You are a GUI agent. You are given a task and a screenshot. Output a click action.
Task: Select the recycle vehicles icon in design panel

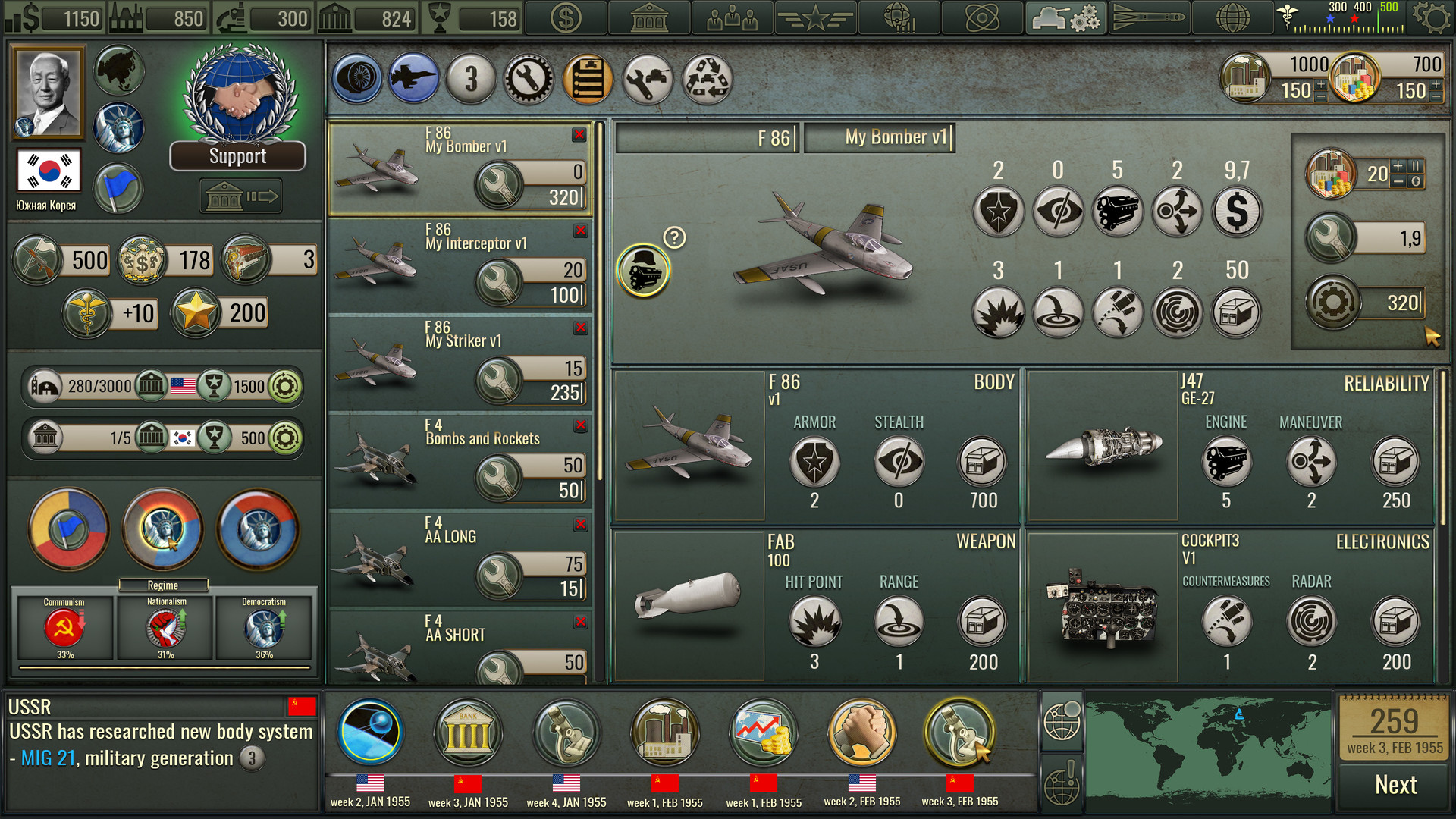(x=708, y=80)
